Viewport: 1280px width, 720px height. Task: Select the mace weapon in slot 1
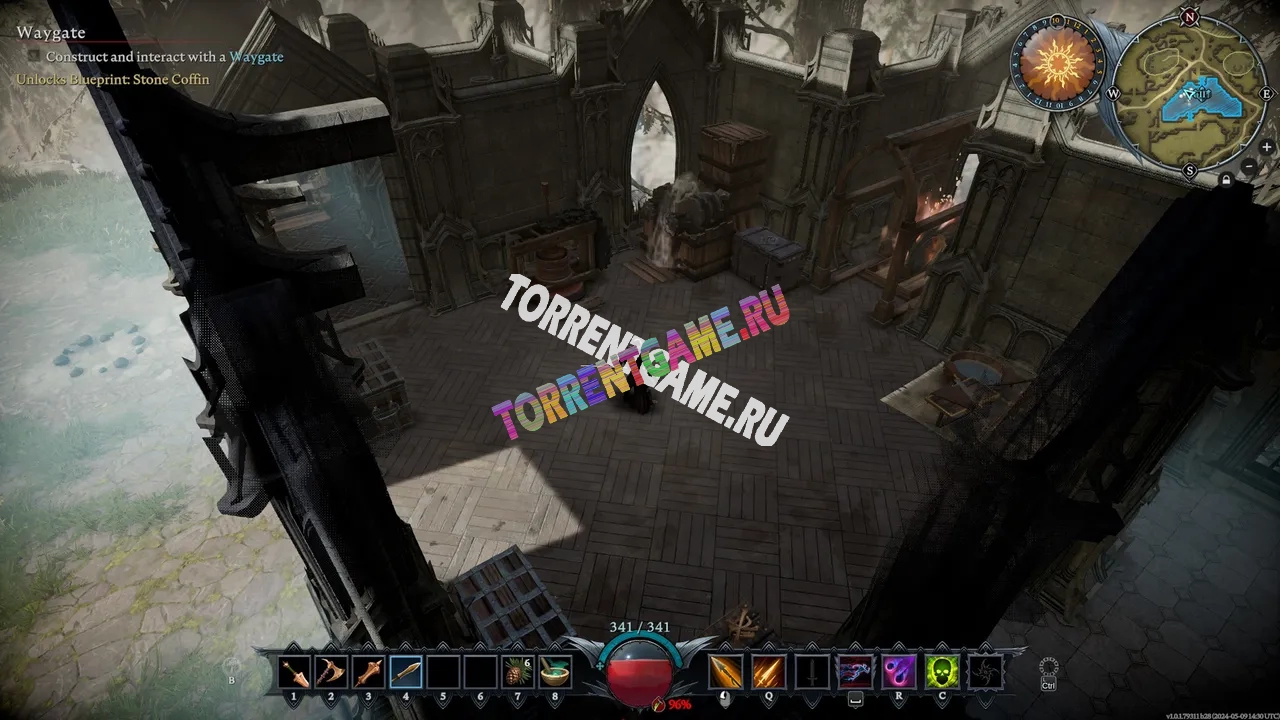click(295, 672)
